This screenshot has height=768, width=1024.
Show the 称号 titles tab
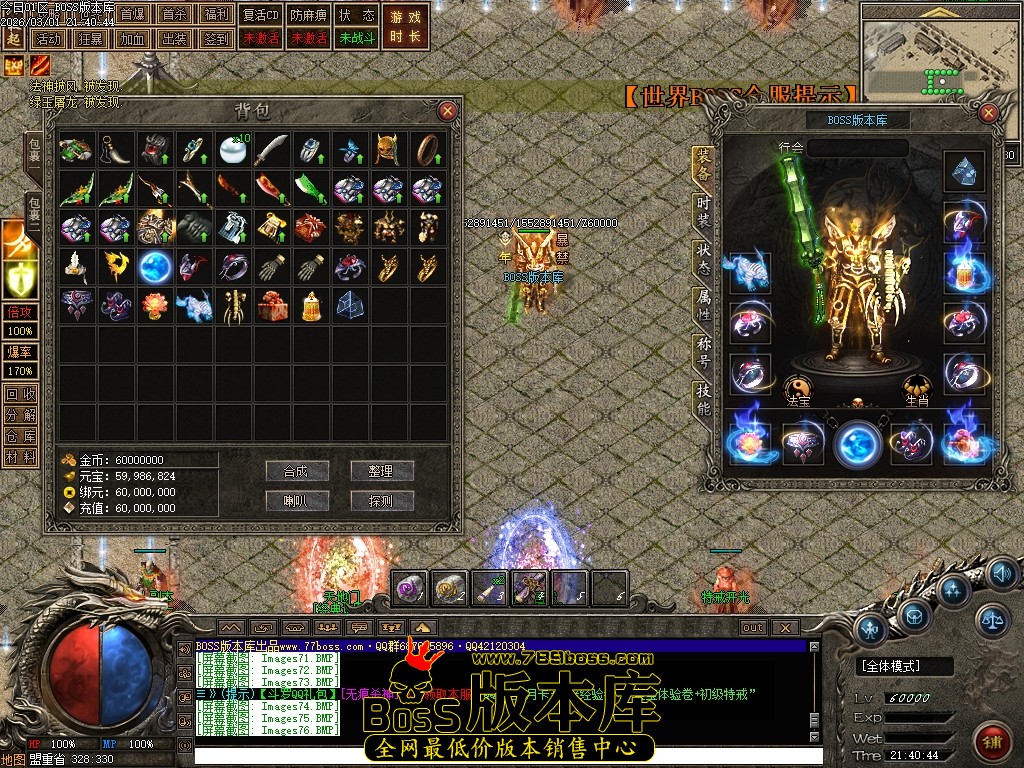pyautogui.click(x=704, y=354)
